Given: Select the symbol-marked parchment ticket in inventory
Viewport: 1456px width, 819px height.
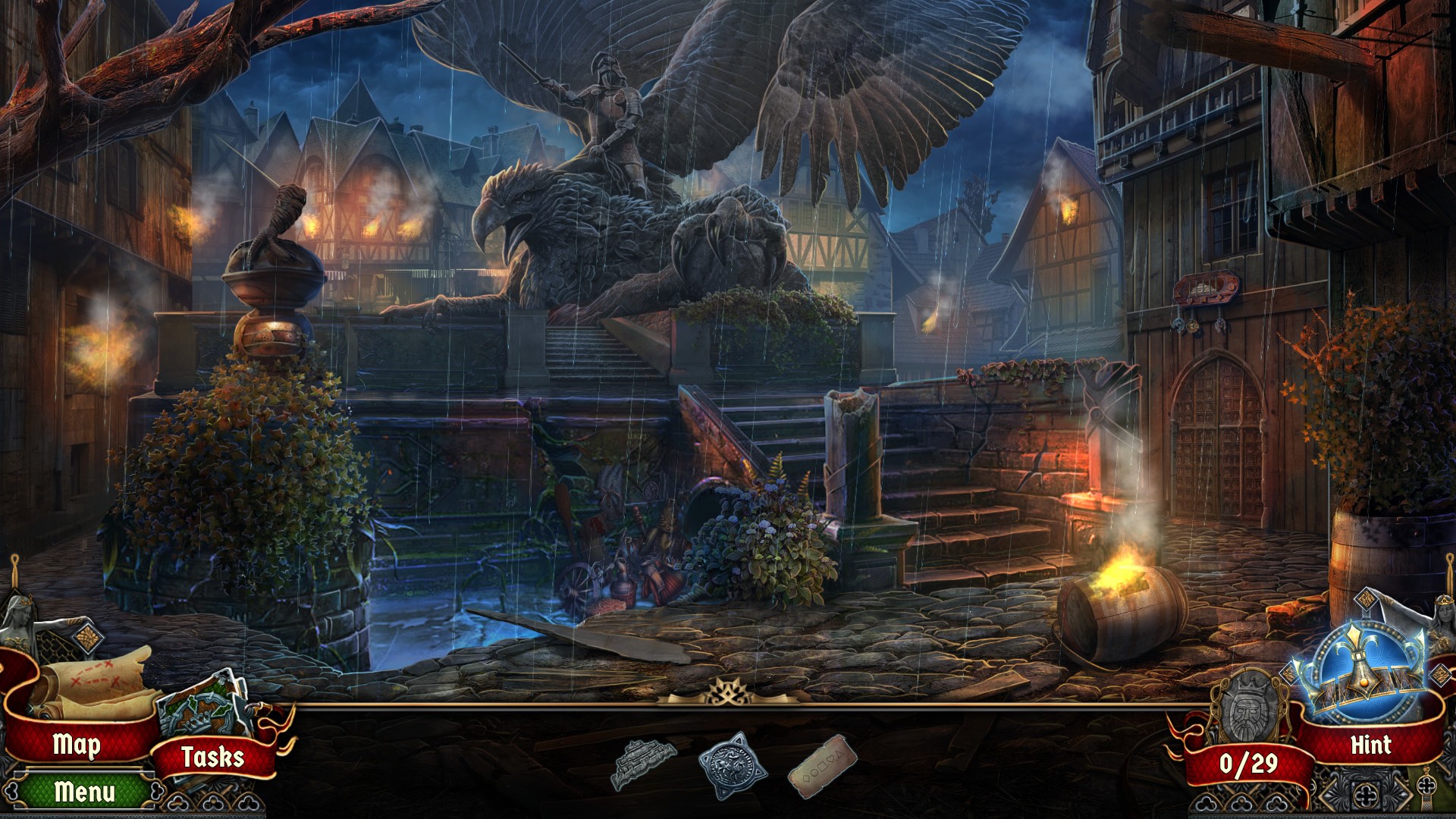Looking at the screenshot, I should tap(827, 762).
